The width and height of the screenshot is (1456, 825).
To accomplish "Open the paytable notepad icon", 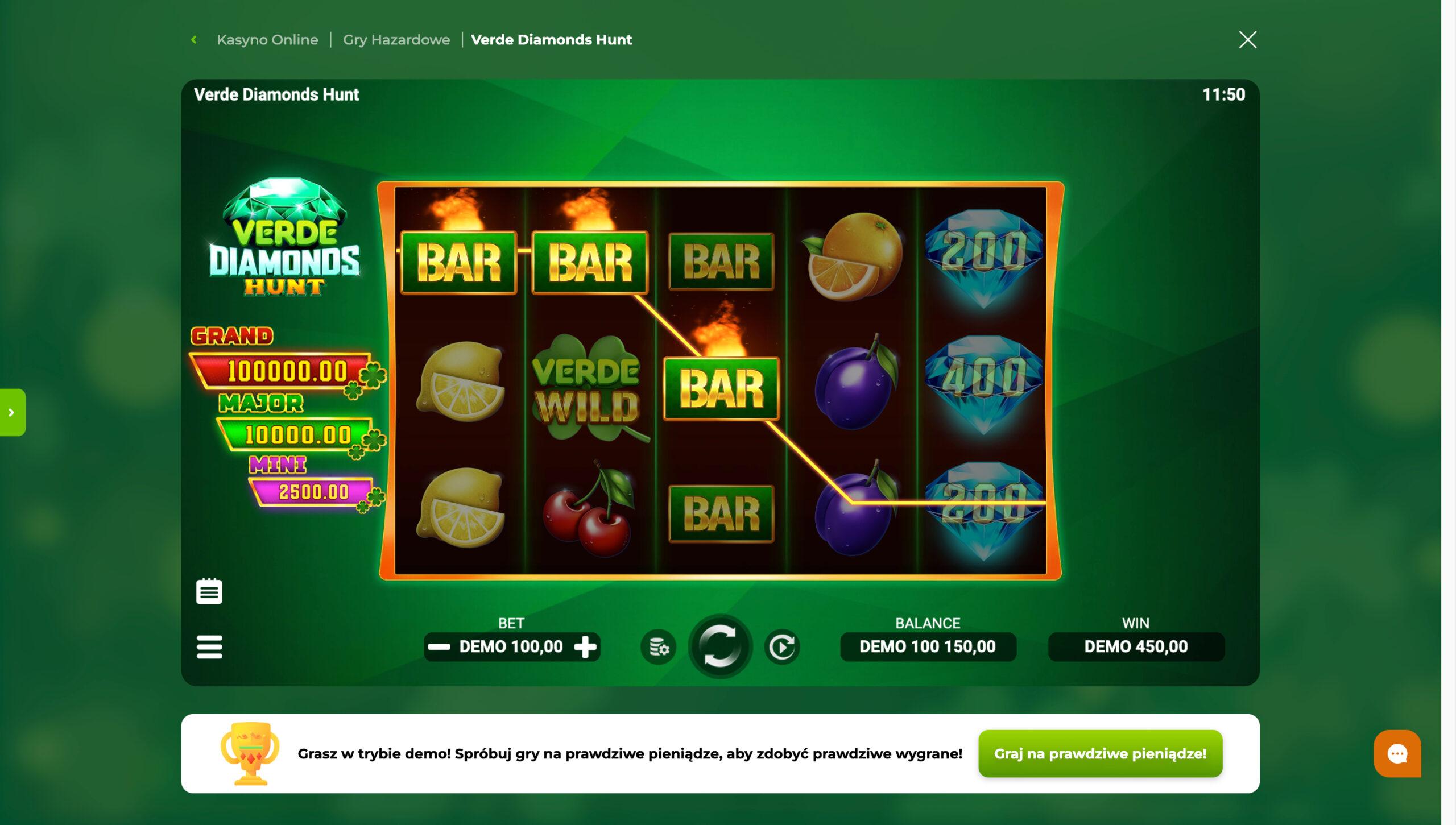I will (210, 591).
